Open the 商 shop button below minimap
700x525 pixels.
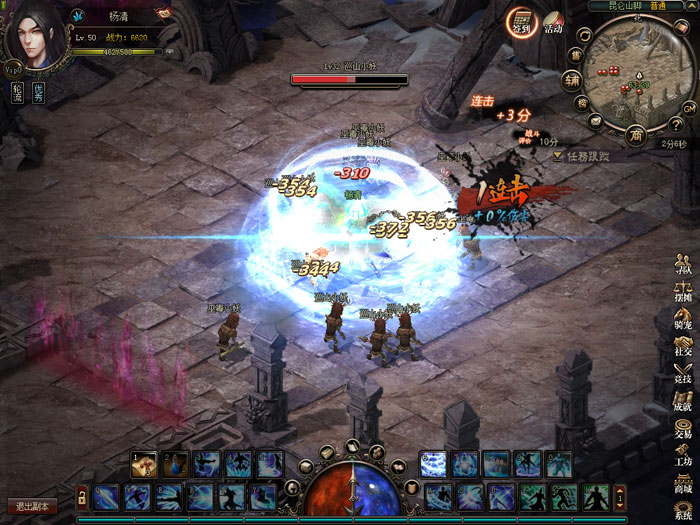635,135
